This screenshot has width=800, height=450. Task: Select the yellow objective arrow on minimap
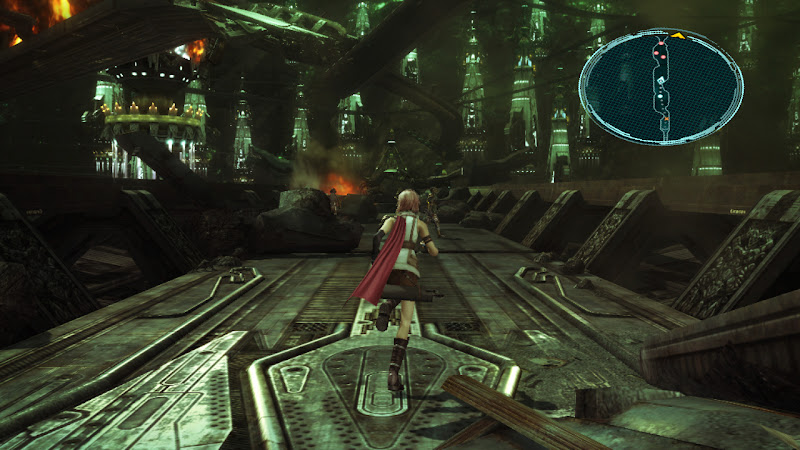click(677, 36)
